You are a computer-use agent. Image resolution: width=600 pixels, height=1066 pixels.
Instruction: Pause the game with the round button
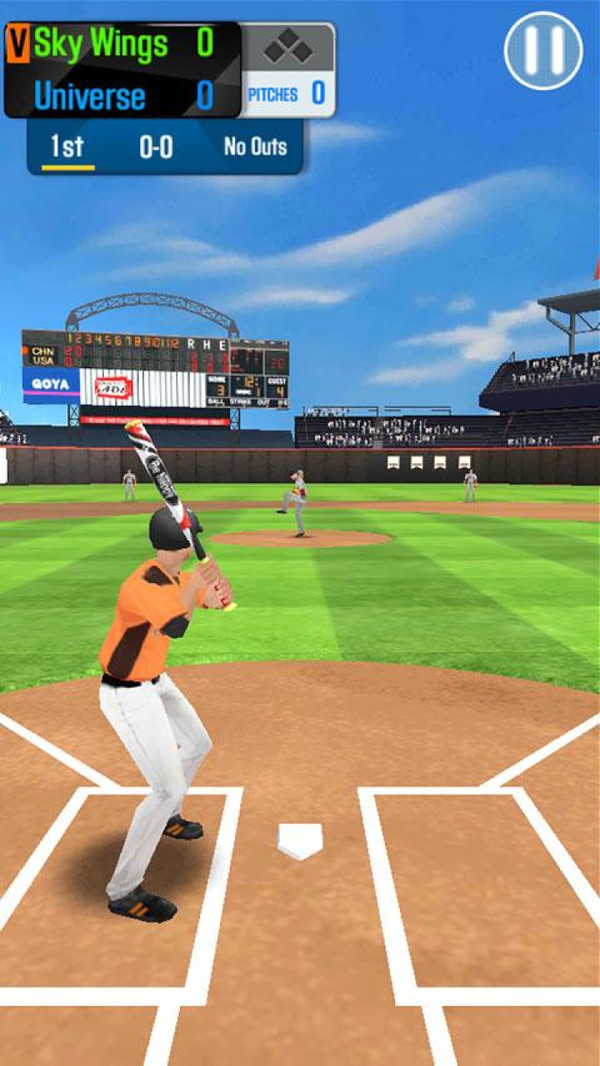543,50
